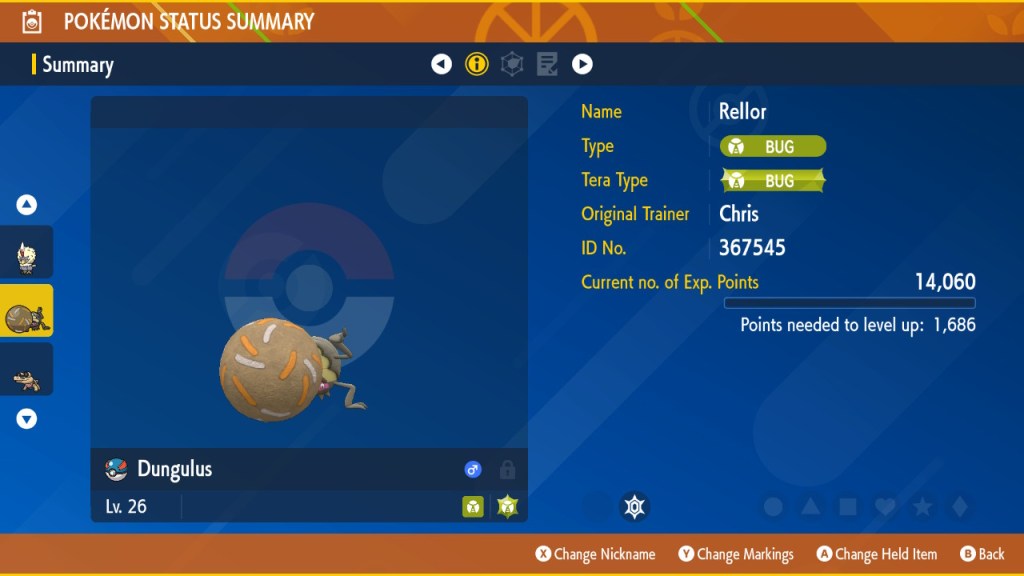Select the highlighted Rellor party thumbnail

[26, 312]
